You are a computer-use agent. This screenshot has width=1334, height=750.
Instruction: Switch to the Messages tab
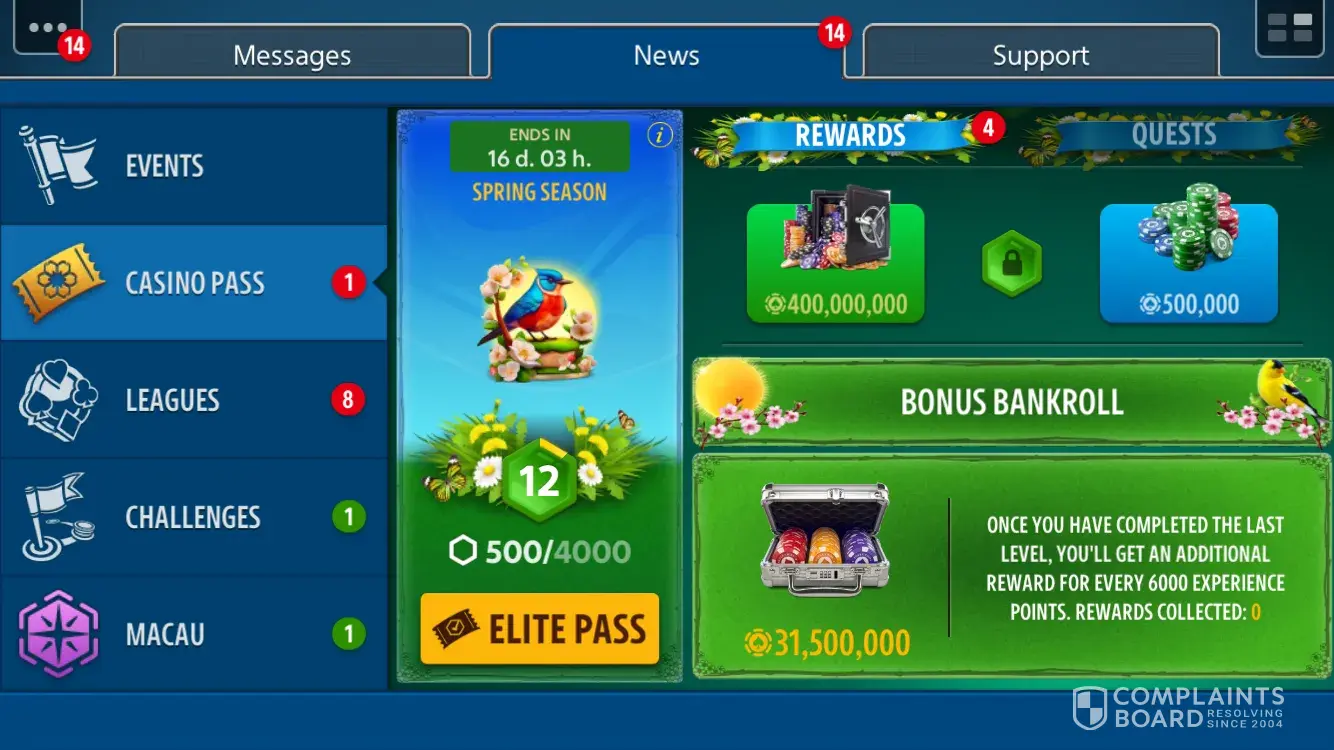point(292,54)
